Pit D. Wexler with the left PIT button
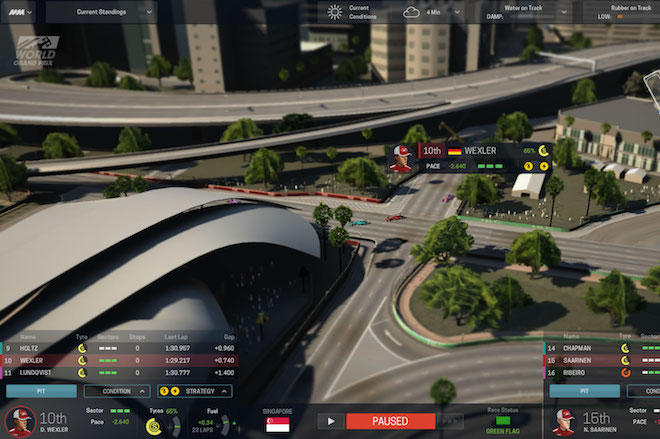The height and width of the screenshot is (439, 660). pos(41,391)
